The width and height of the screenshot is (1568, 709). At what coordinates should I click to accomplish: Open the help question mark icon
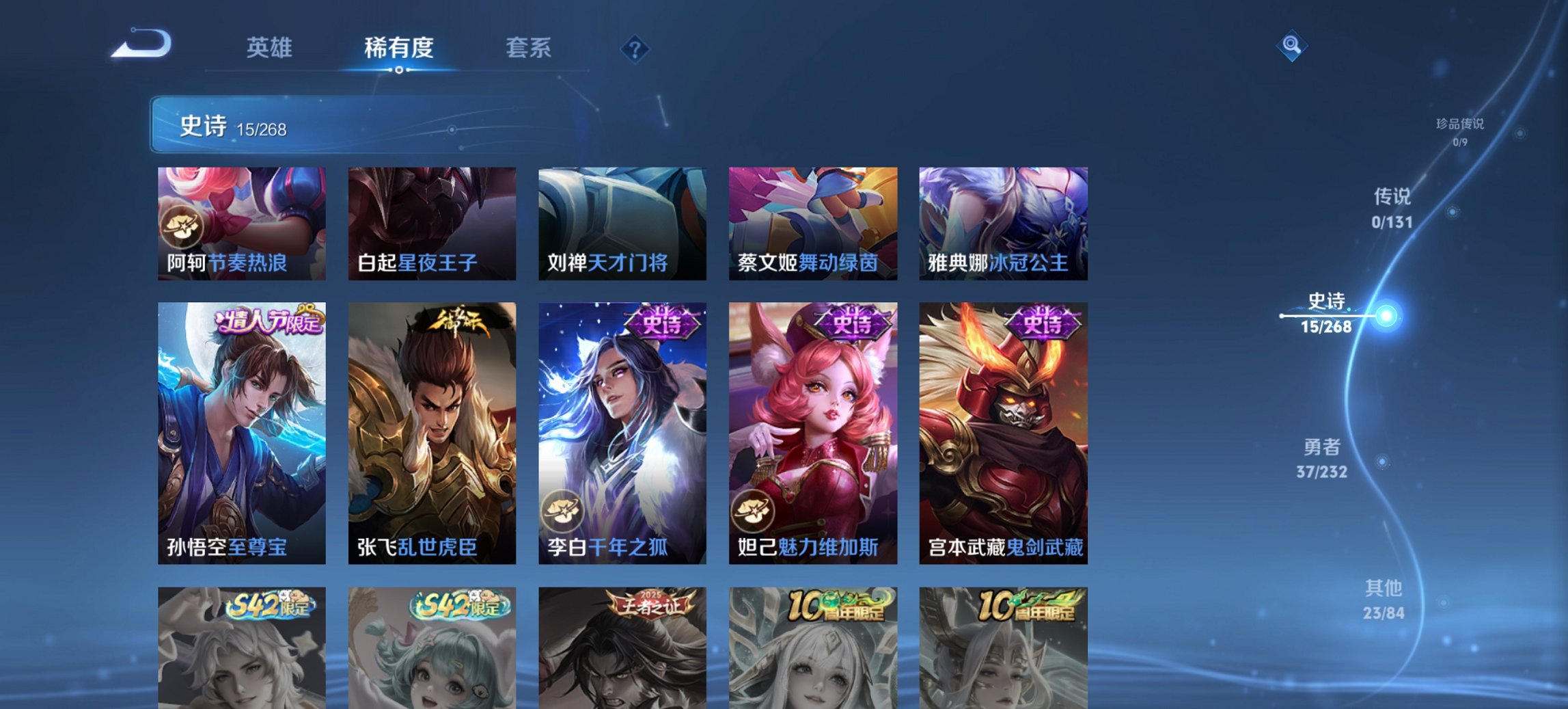point(635,48)
